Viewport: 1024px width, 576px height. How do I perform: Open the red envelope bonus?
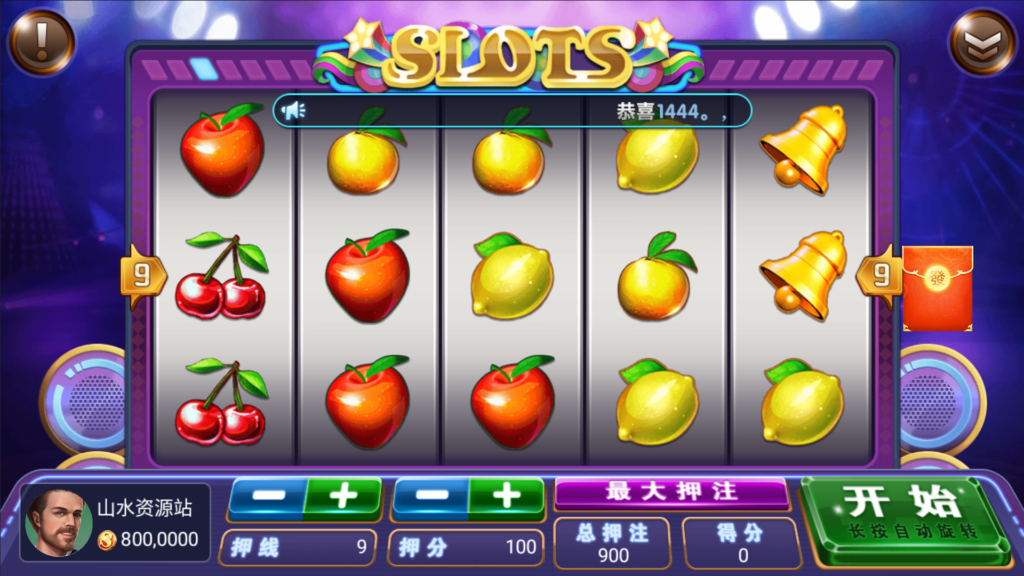coord(937,288)
